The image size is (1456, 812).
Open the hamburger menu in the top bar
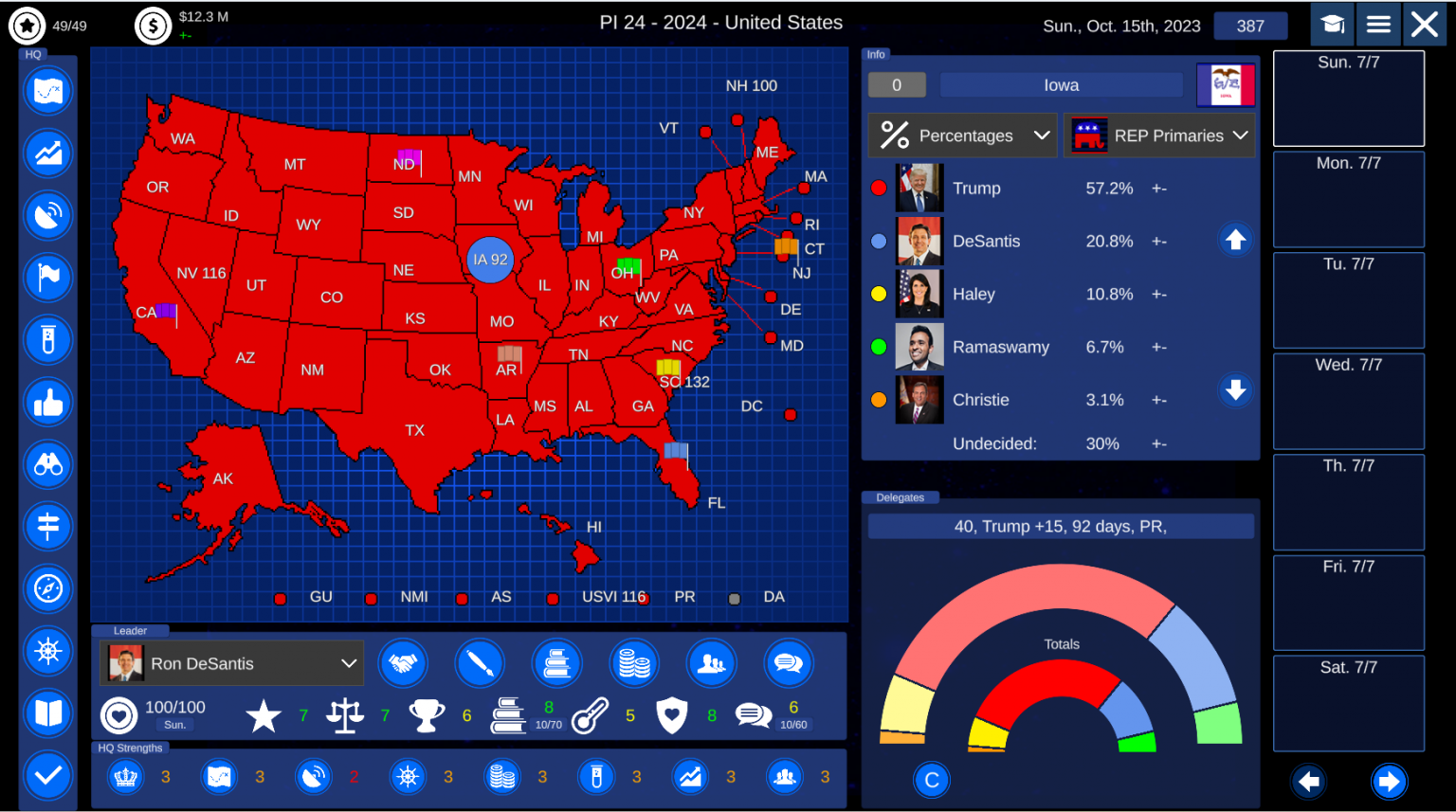pyautogui.click(x=1378, y=24)
